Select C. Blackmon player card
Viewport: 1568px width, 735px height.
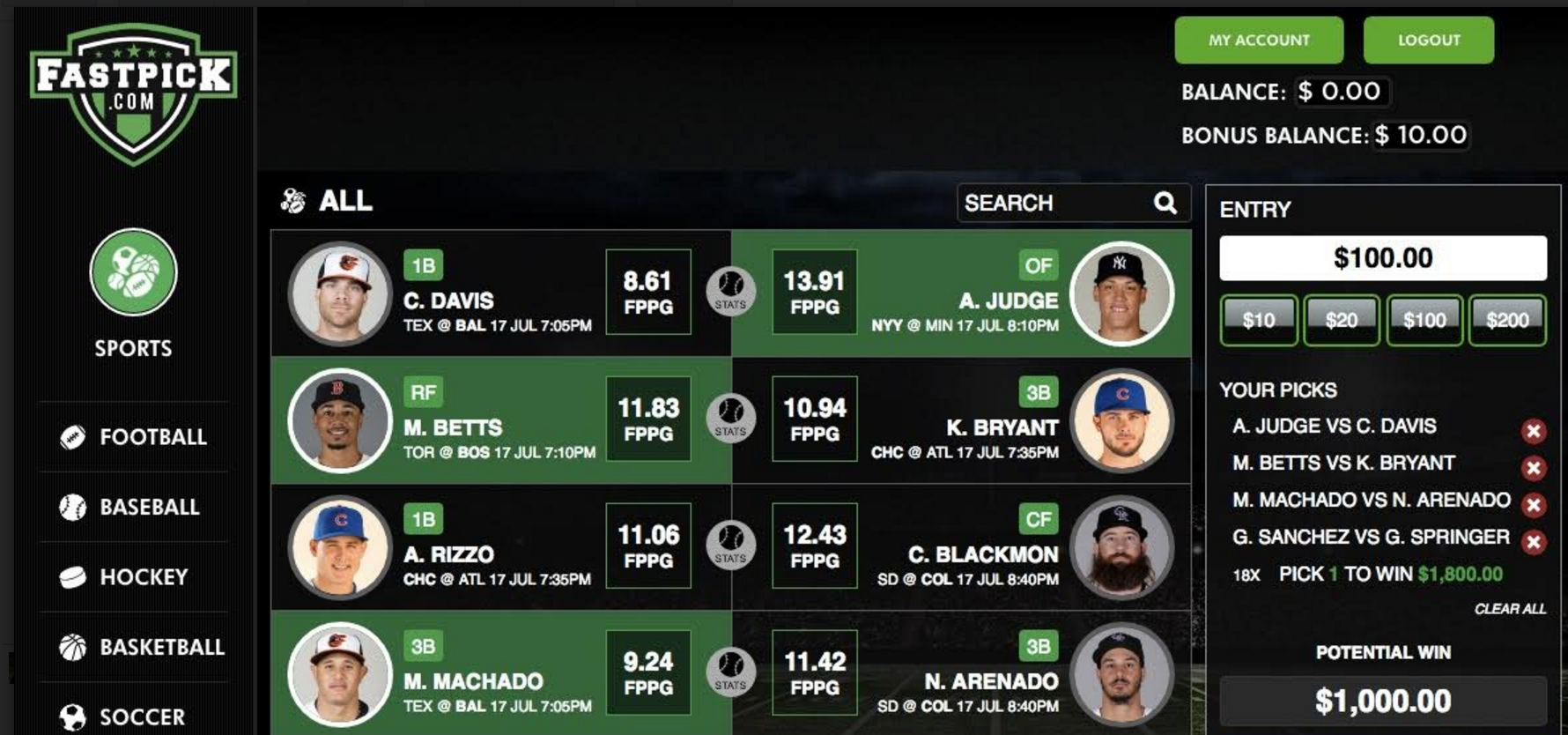point(962,547)
